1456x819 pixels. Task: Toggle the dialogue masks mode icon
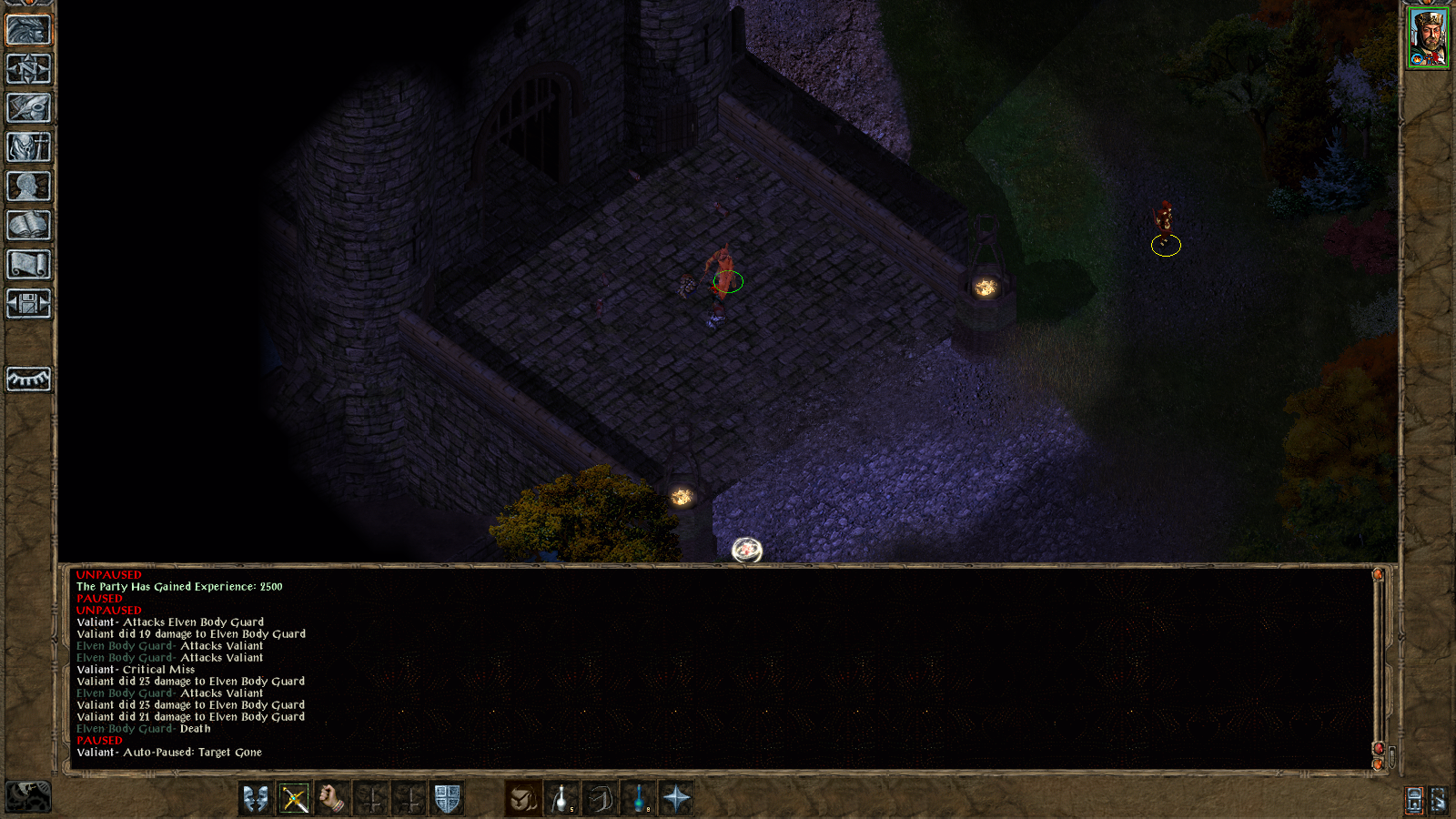point(254,797)
